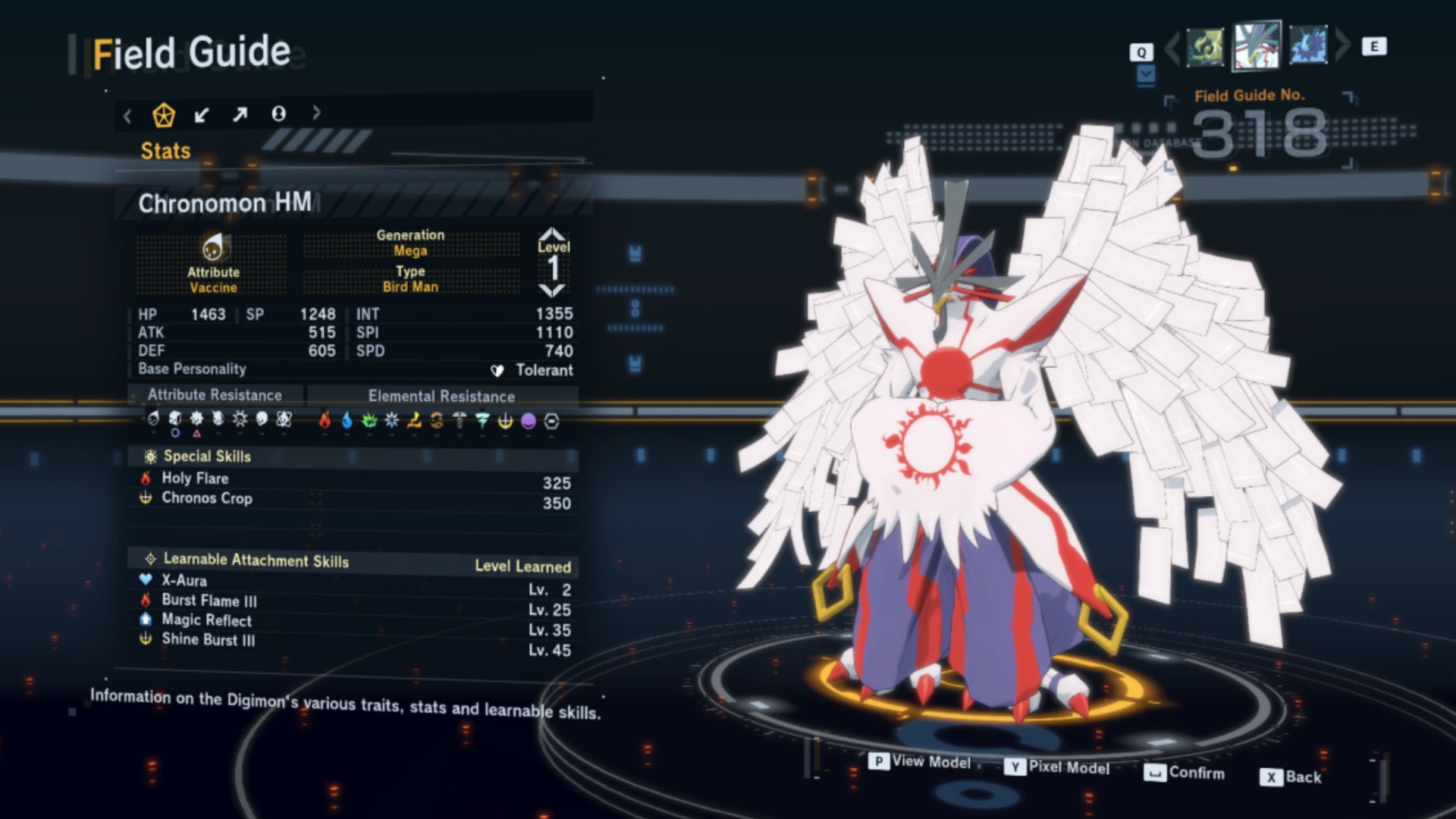Increase level with the up arrow
This screenshot has height=819, width=1456.
(x=552, y=233)
